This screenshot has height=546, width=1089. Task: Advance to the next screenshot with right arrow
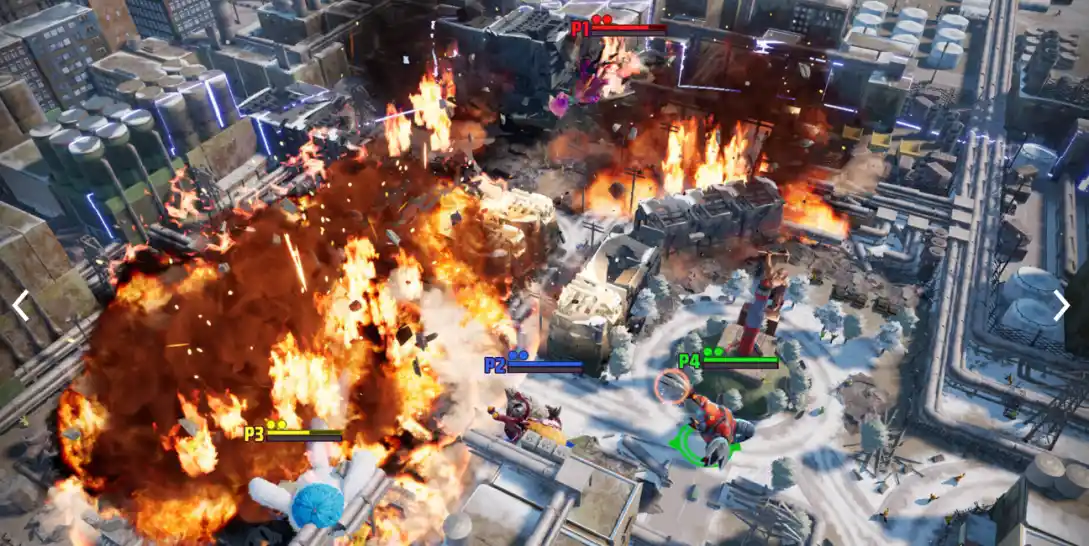click(x=1061, y=306)
